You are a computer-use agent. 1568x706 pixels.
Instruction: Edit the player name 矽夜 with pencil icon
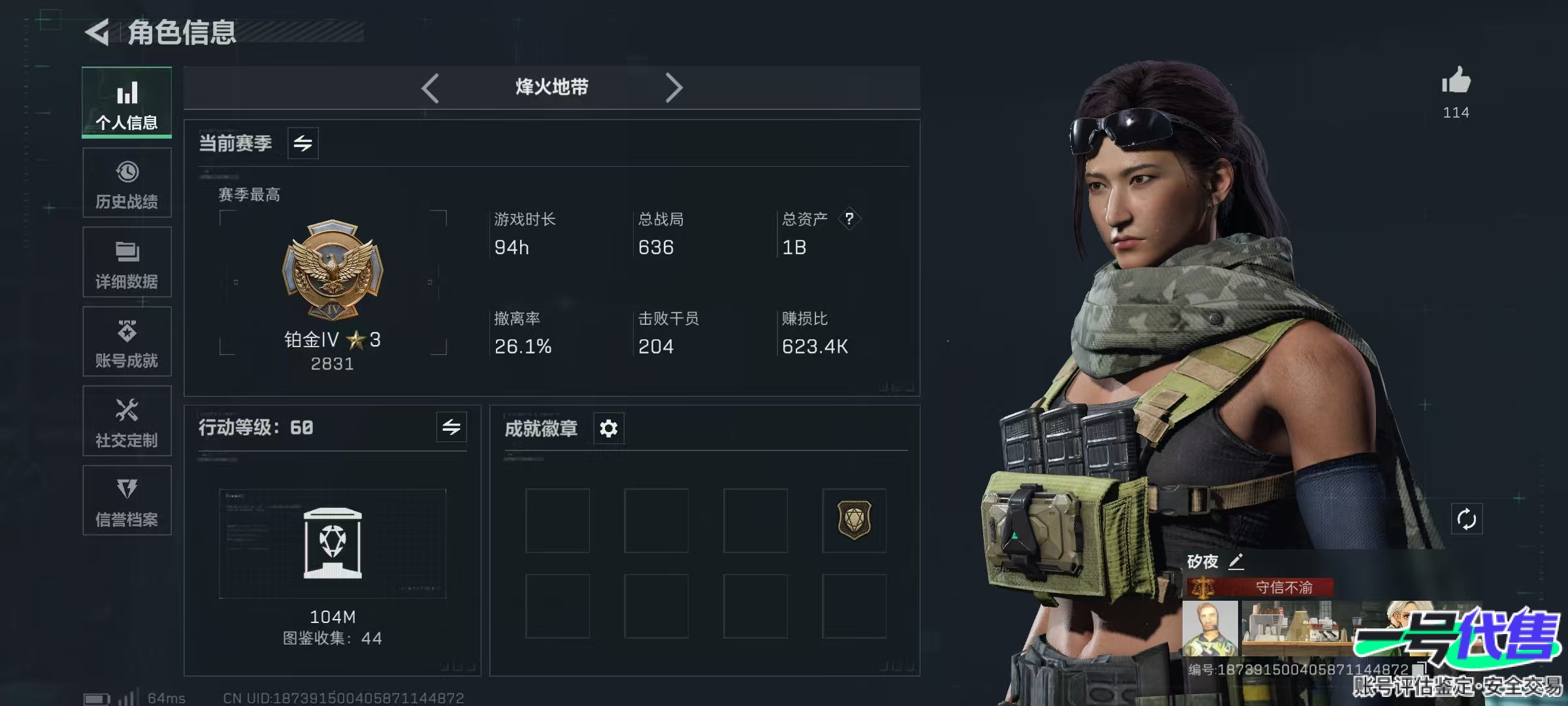point(1236,562)
